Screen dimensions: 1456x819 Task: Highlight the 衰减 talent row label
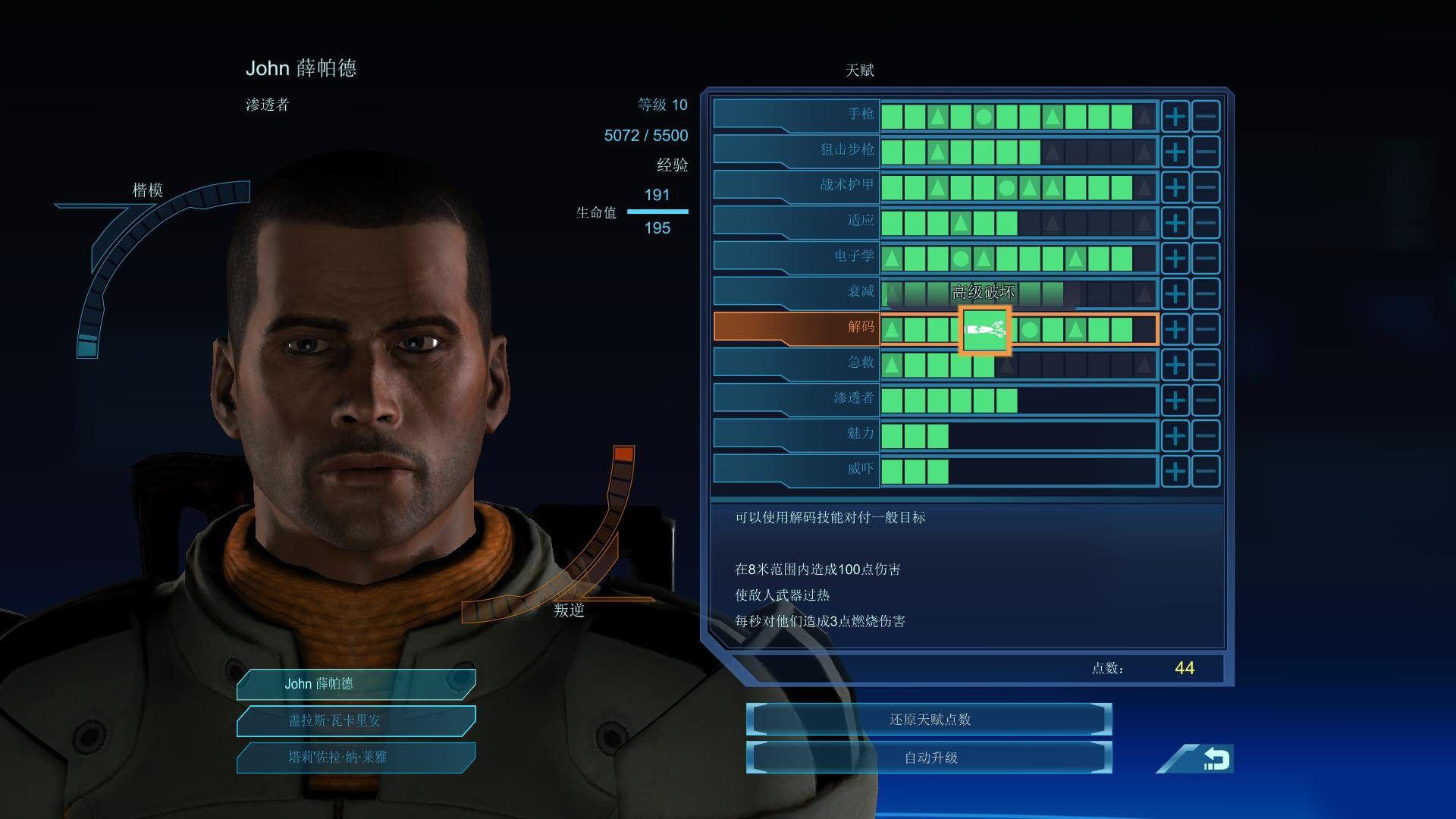[x=796, y=292]
